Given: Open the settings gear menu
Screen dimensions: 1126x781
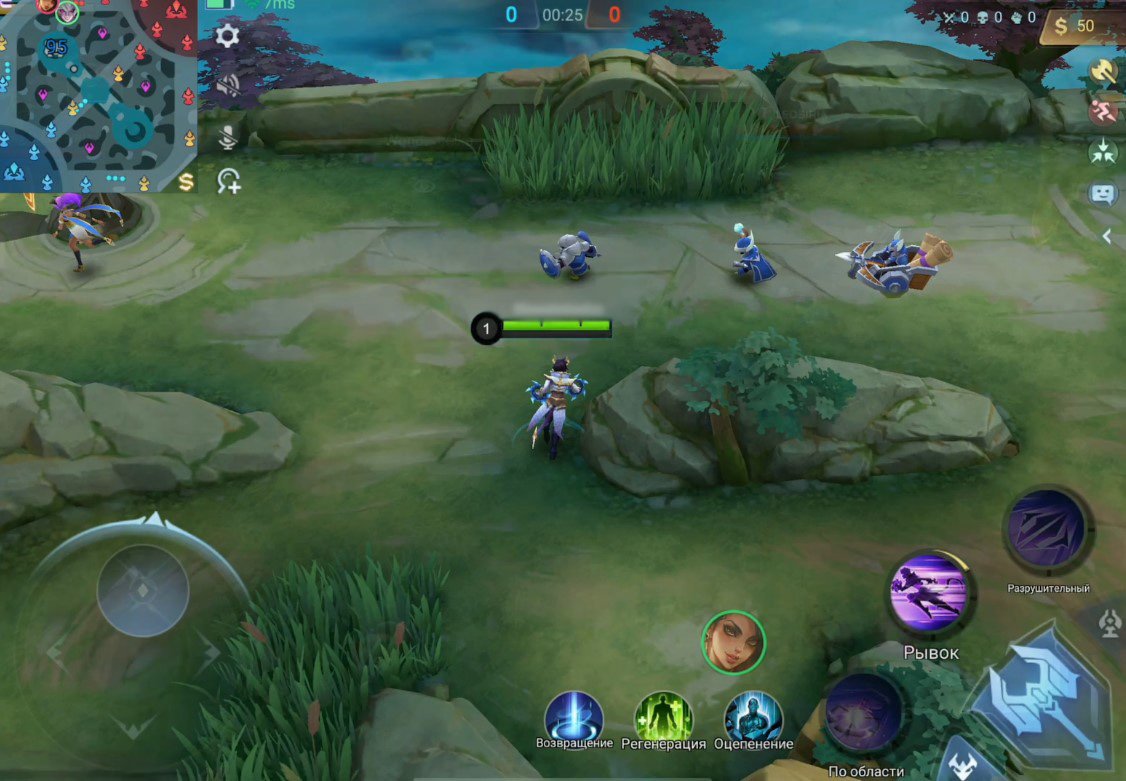Looking at the screenshot, I should pyautogui.click(x=228, y=37).
